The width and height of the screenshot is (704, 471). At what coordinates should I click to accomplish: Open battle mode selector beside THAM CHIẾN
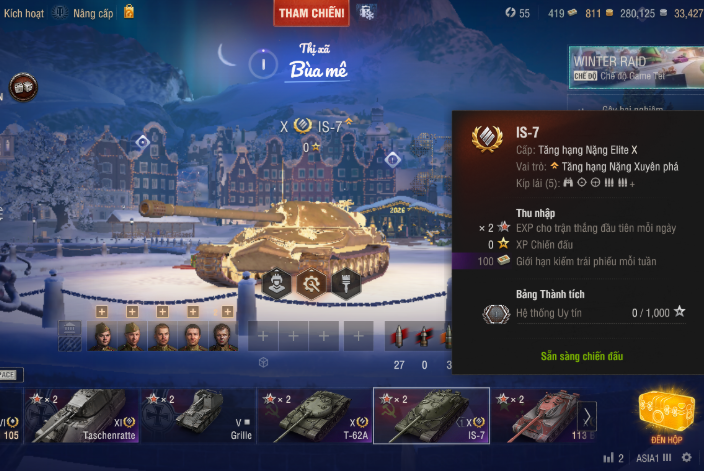367,13
